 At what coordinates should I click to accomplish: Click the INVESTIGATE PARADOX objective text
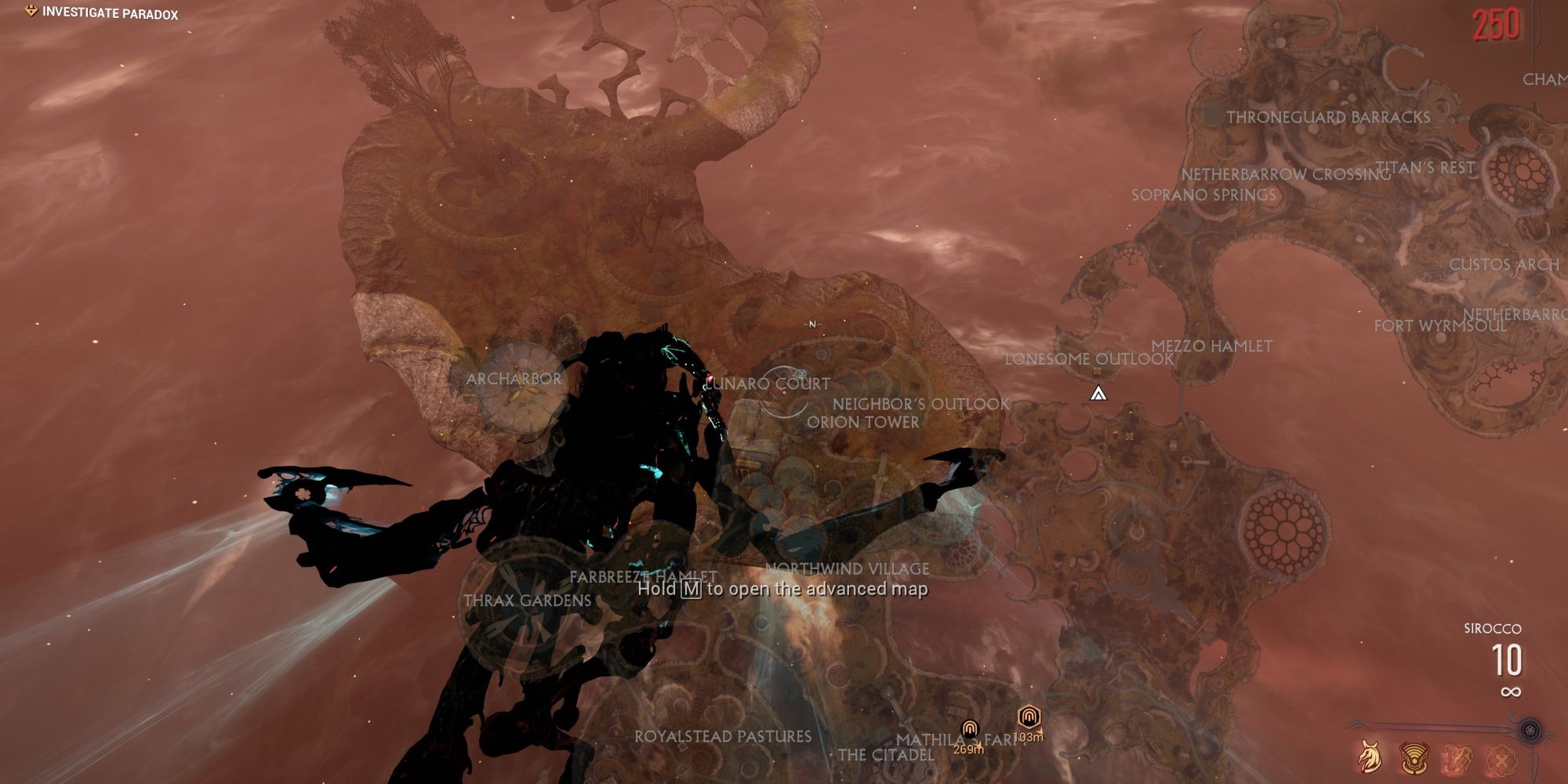coord(110,13)
